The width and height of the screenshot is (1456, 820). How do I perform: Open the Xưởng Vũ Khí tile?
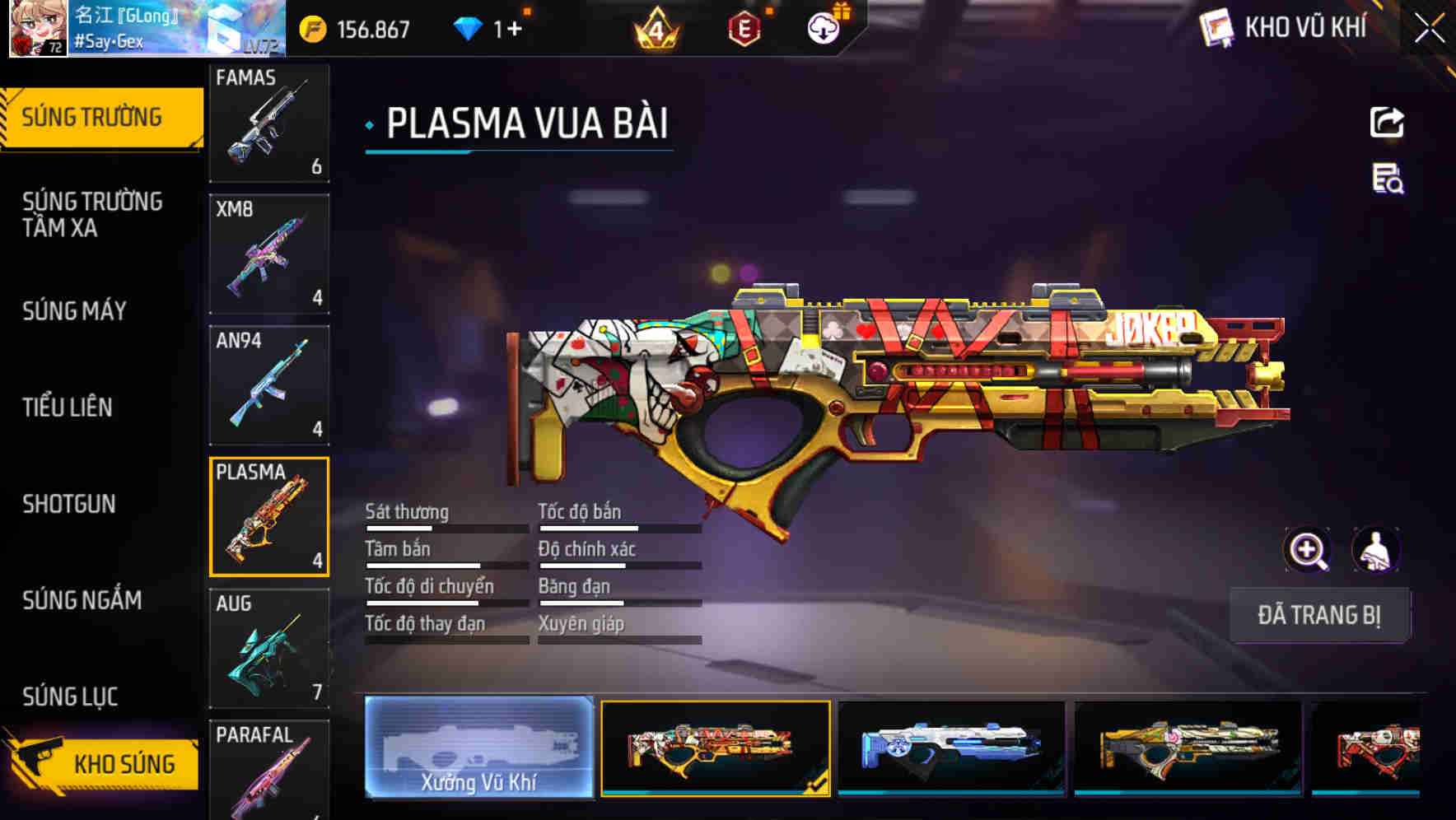click(478, 749)
